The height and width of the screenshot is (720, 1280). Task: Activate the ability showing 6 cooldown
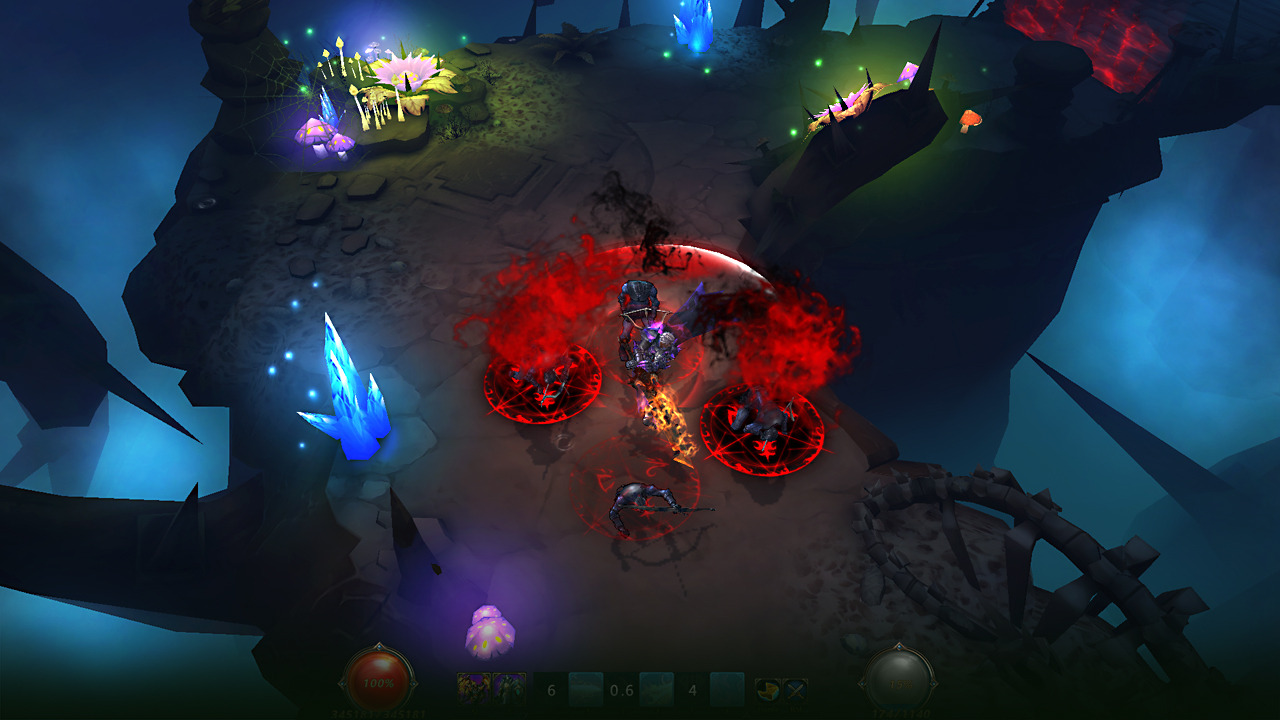point(585,689)
